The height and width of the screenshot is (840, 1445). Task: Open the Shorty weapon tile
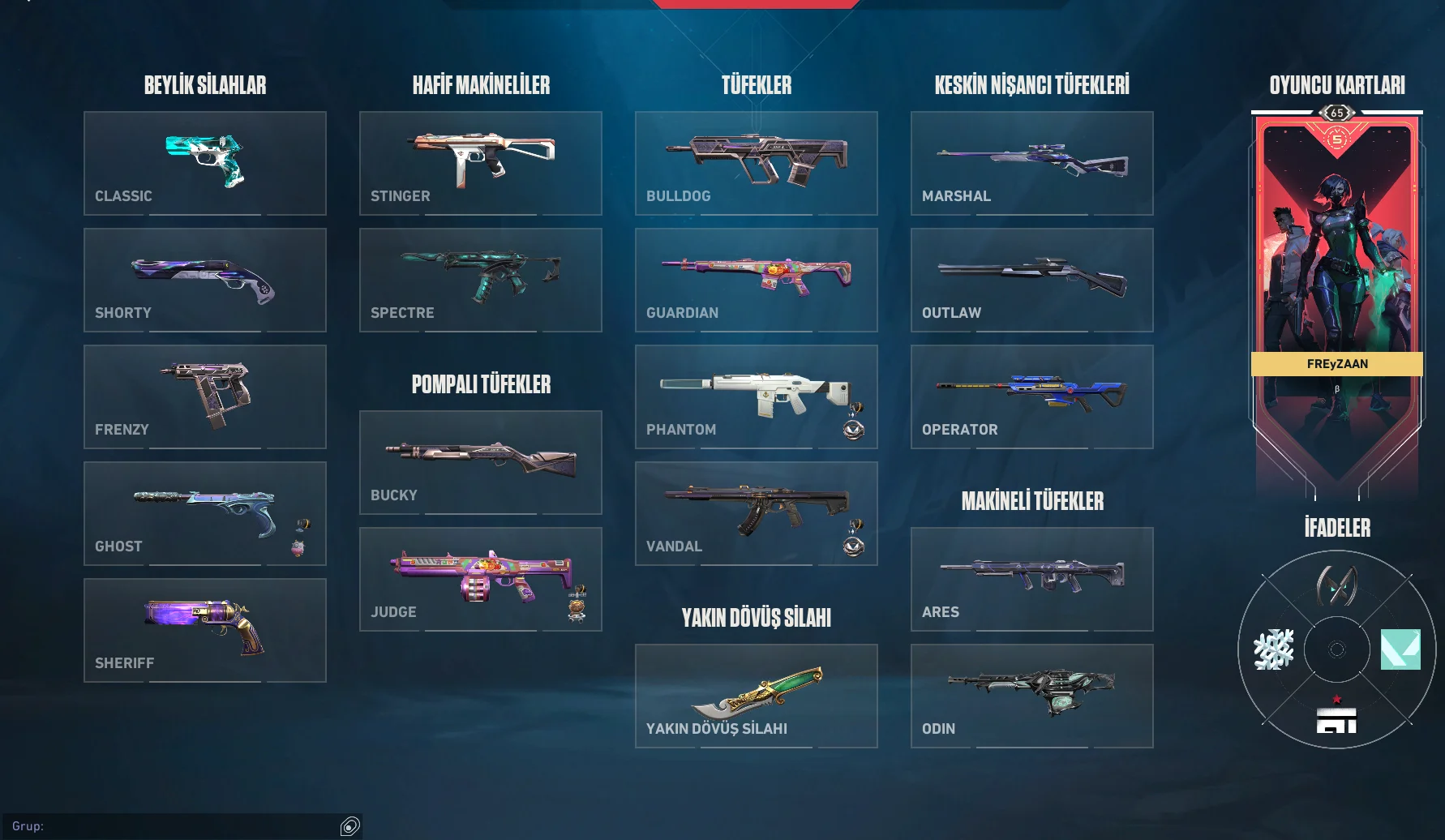204,280
